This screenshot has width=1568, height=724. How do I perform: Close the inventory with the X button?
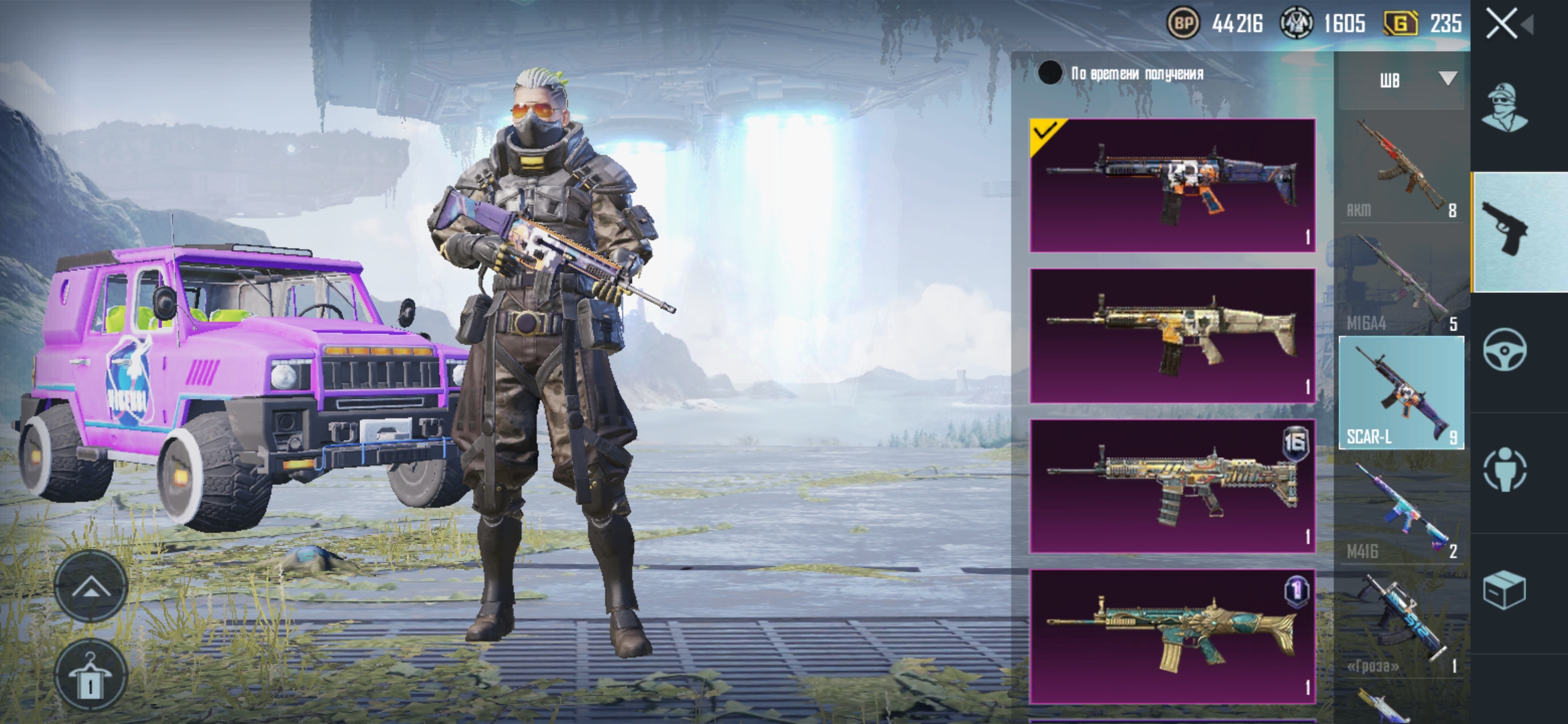pyautogui.click(x=1502, y=25)
